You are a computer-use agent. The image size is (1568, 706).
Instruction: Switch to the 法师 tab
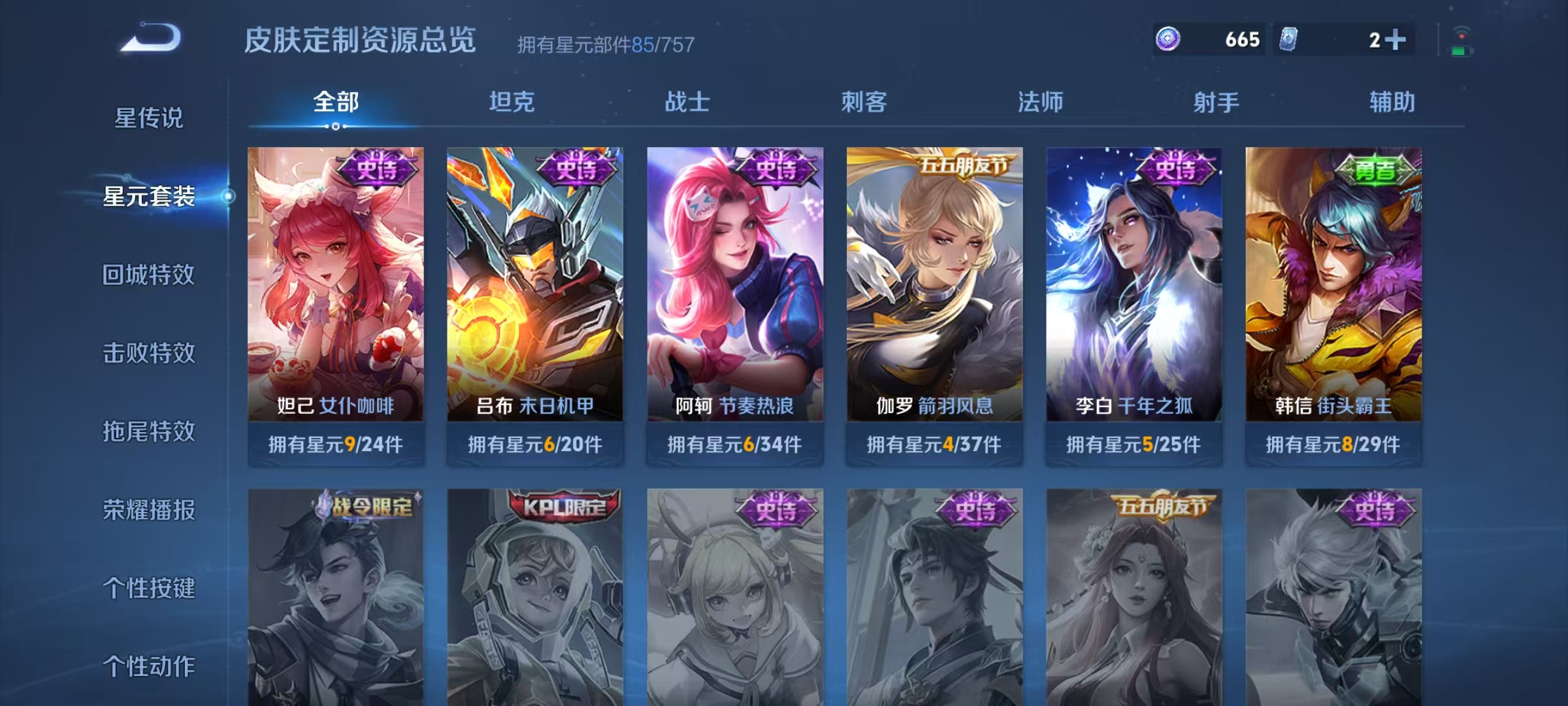pos(1041,102)
